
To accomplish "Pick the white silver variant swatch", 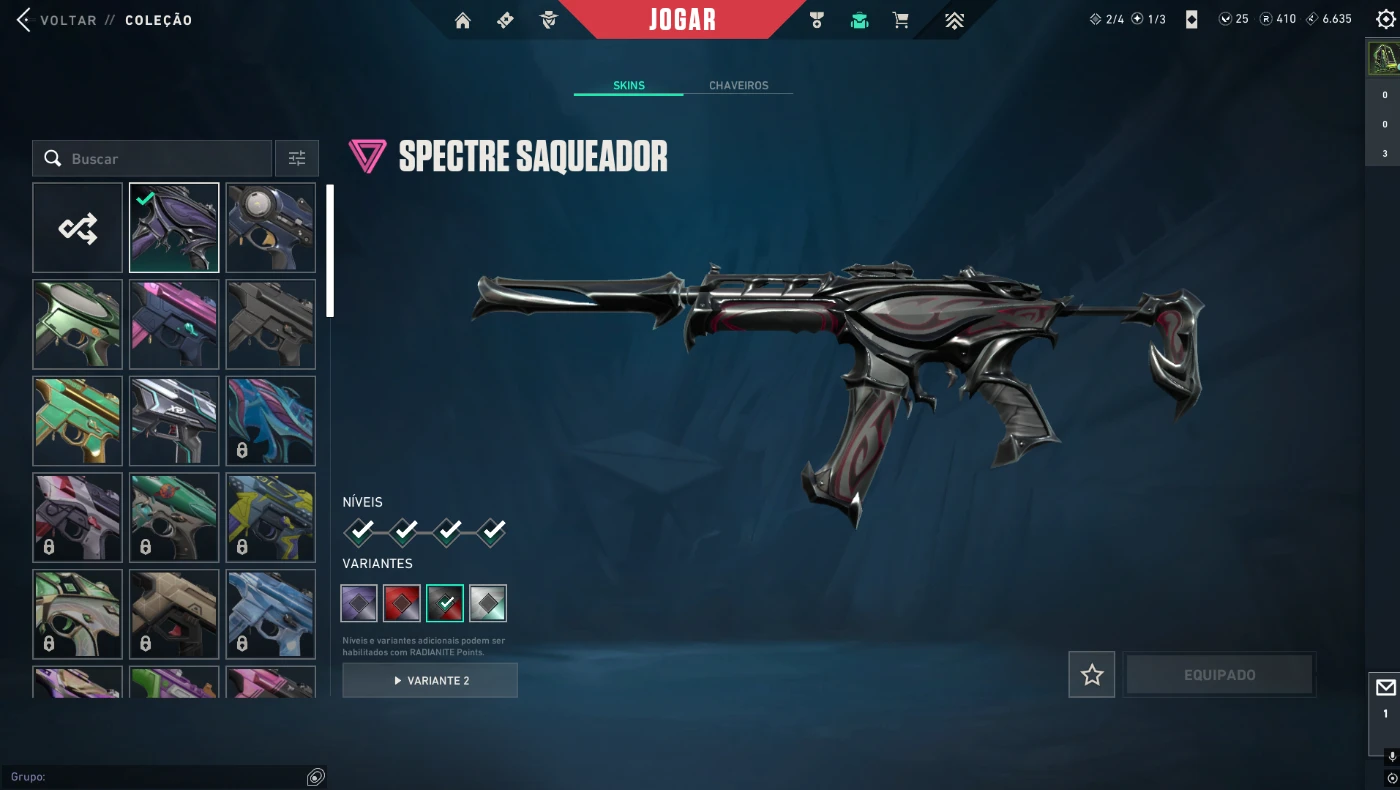I will coord(488,603).
